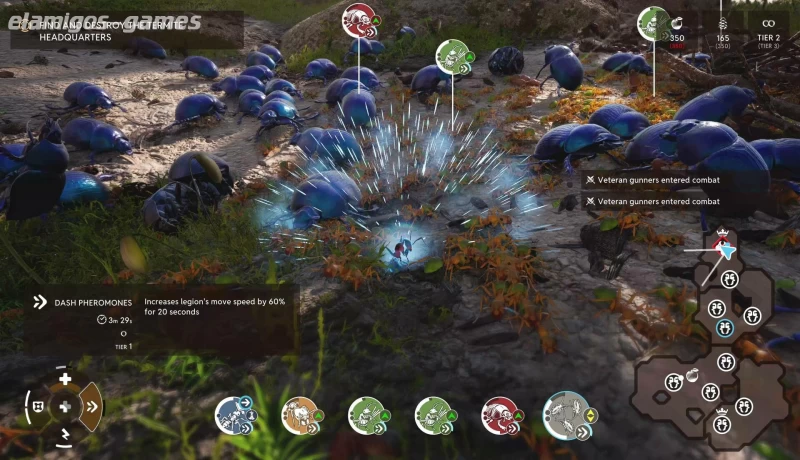This screenshot has height=460, width=800.
Task: Select the grey multi-insect legion icon
Action: pos(565,413)
